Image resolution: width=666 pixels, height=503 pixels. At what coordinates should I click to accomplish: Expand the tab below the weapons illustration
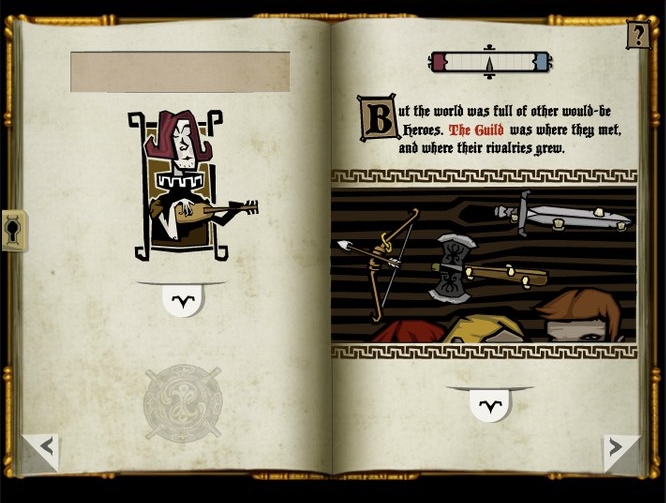(x=489, y=403)
